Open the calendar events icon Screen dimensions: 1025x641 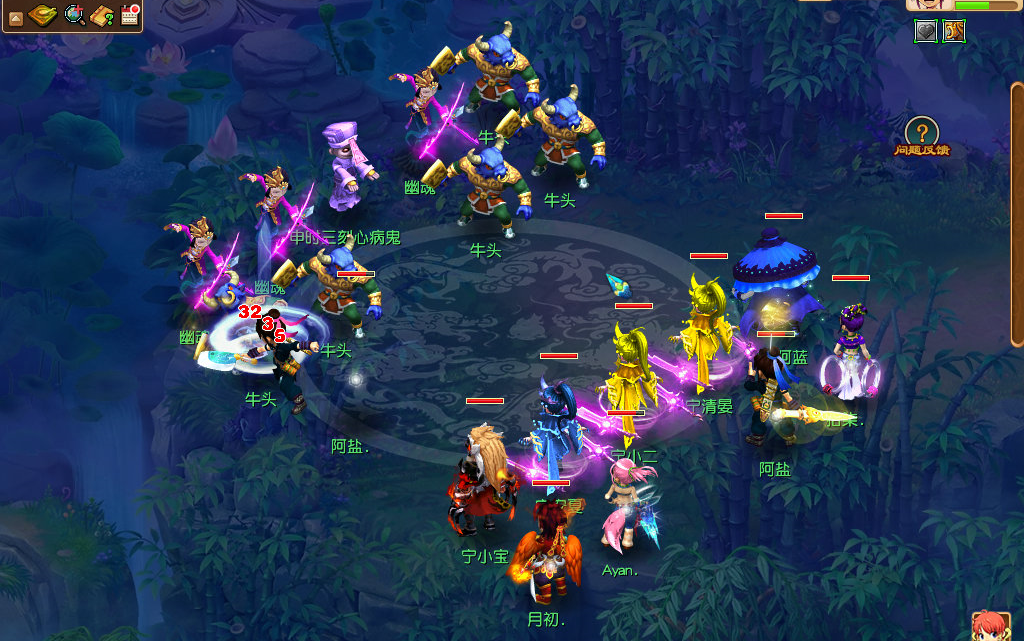(x=129, y=14)
